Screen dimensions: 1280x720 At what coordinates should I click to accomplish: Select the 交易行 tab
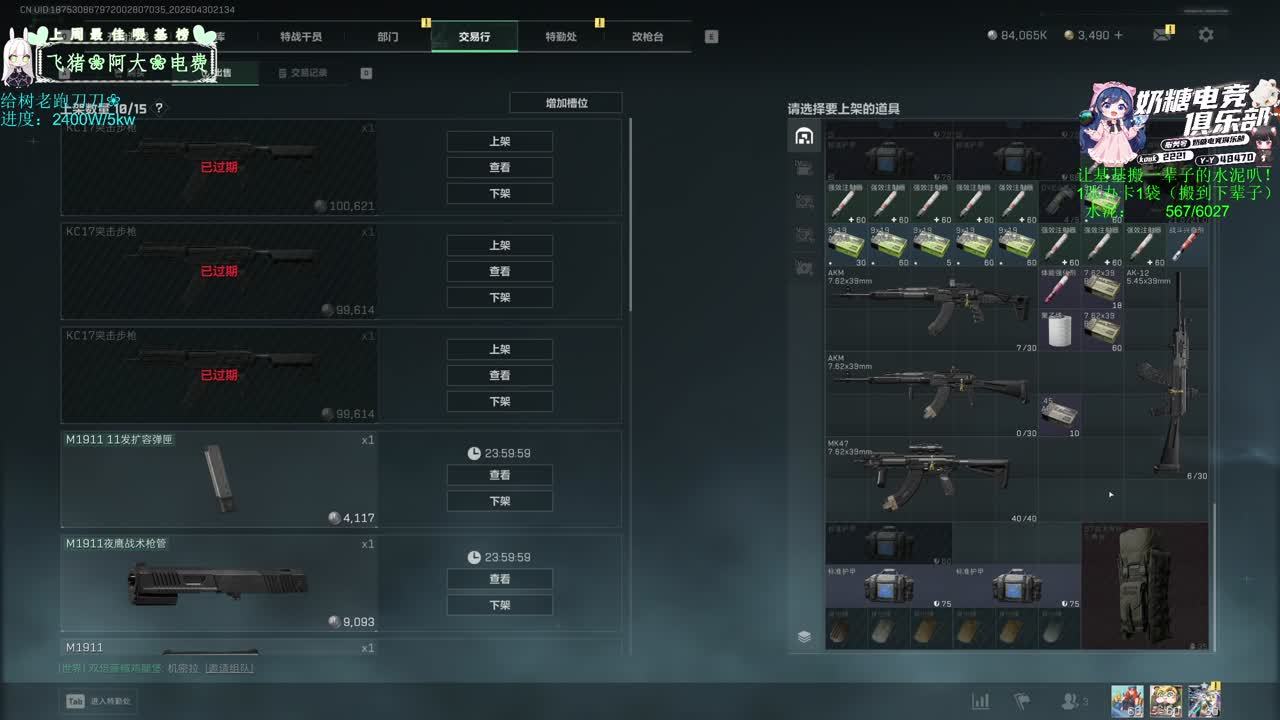pyautogui.click(x=474, y=37)
